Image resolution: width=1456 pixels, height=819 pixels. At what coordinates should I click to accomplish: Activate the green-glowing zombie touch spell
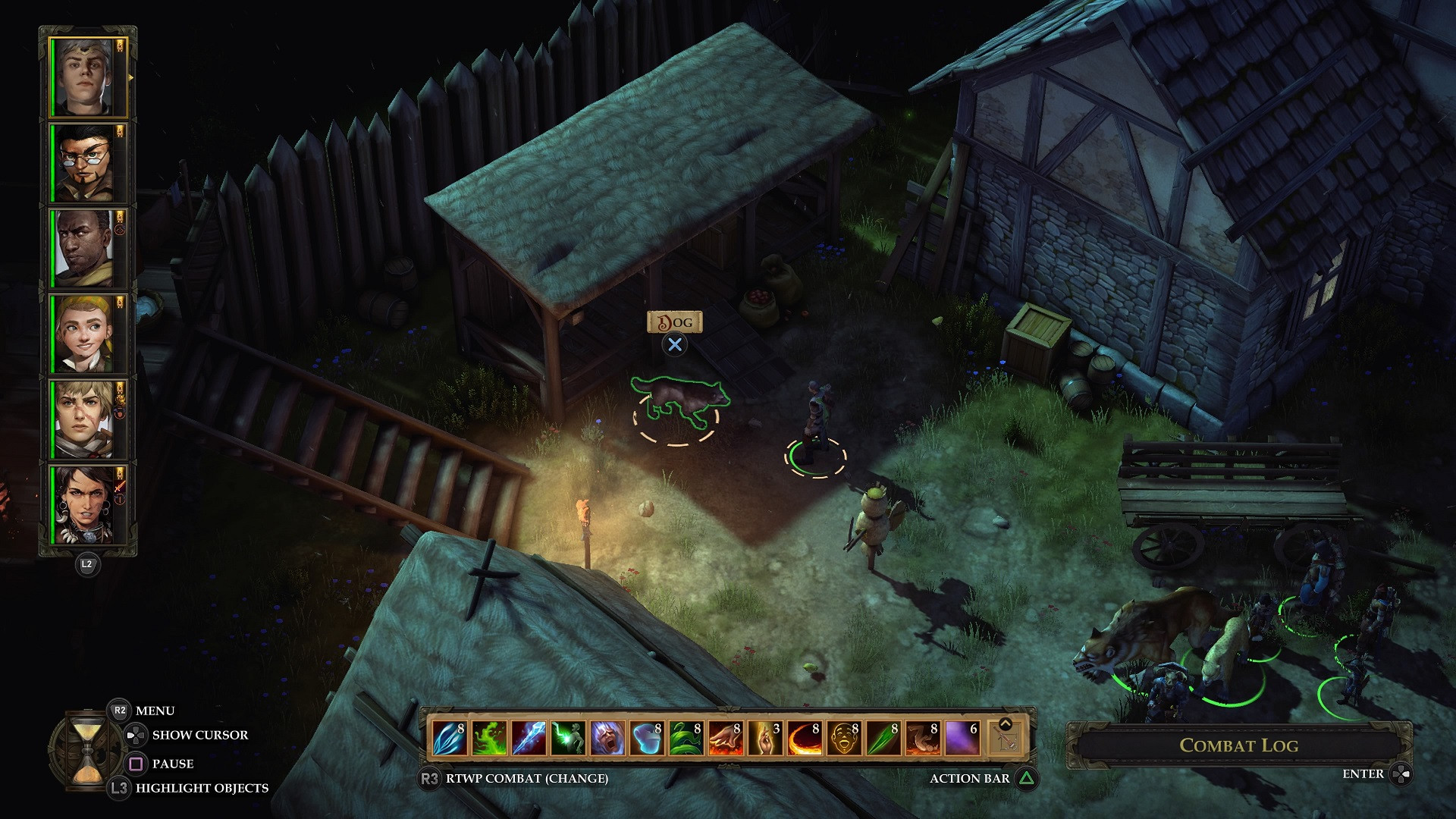[568, 738]
